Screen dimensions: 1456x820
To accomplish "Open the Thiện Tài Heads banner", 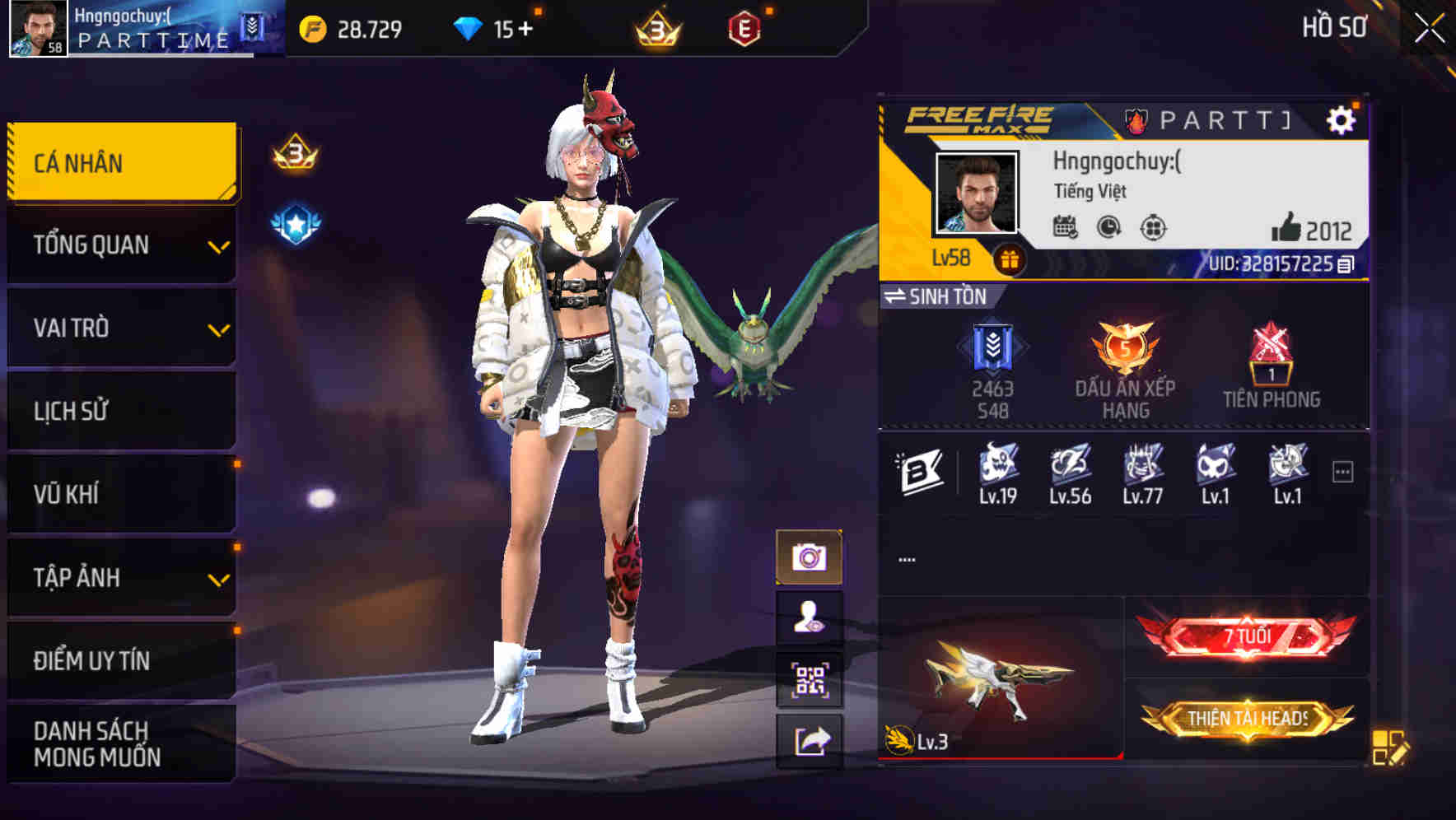I will [1250, 717].
